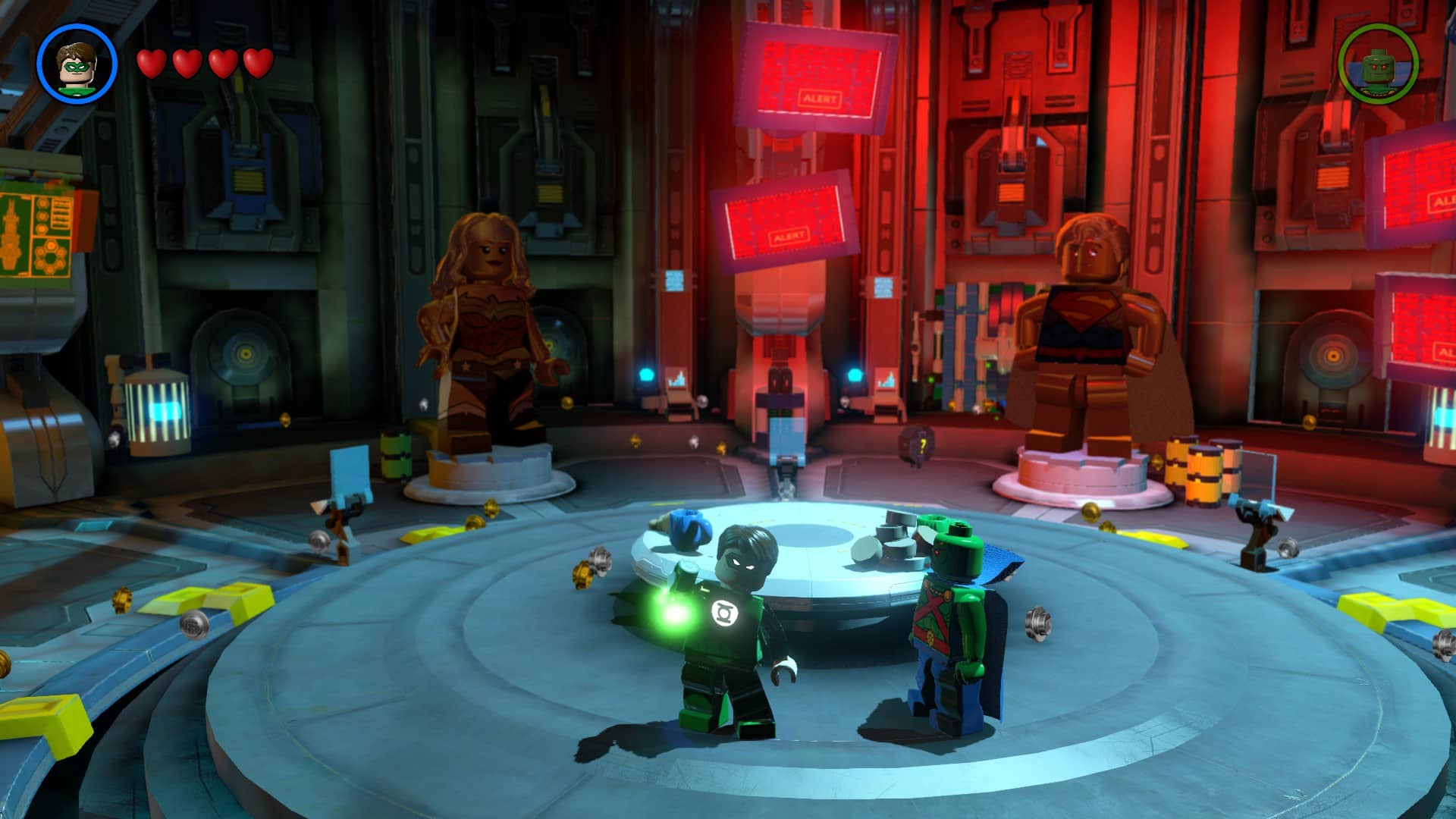Image resolution: width=1456 pixels, height=819 pixels.
Task: Select the Martian Manhunter player-two portrait
Action: click(x=1378, y=64)
